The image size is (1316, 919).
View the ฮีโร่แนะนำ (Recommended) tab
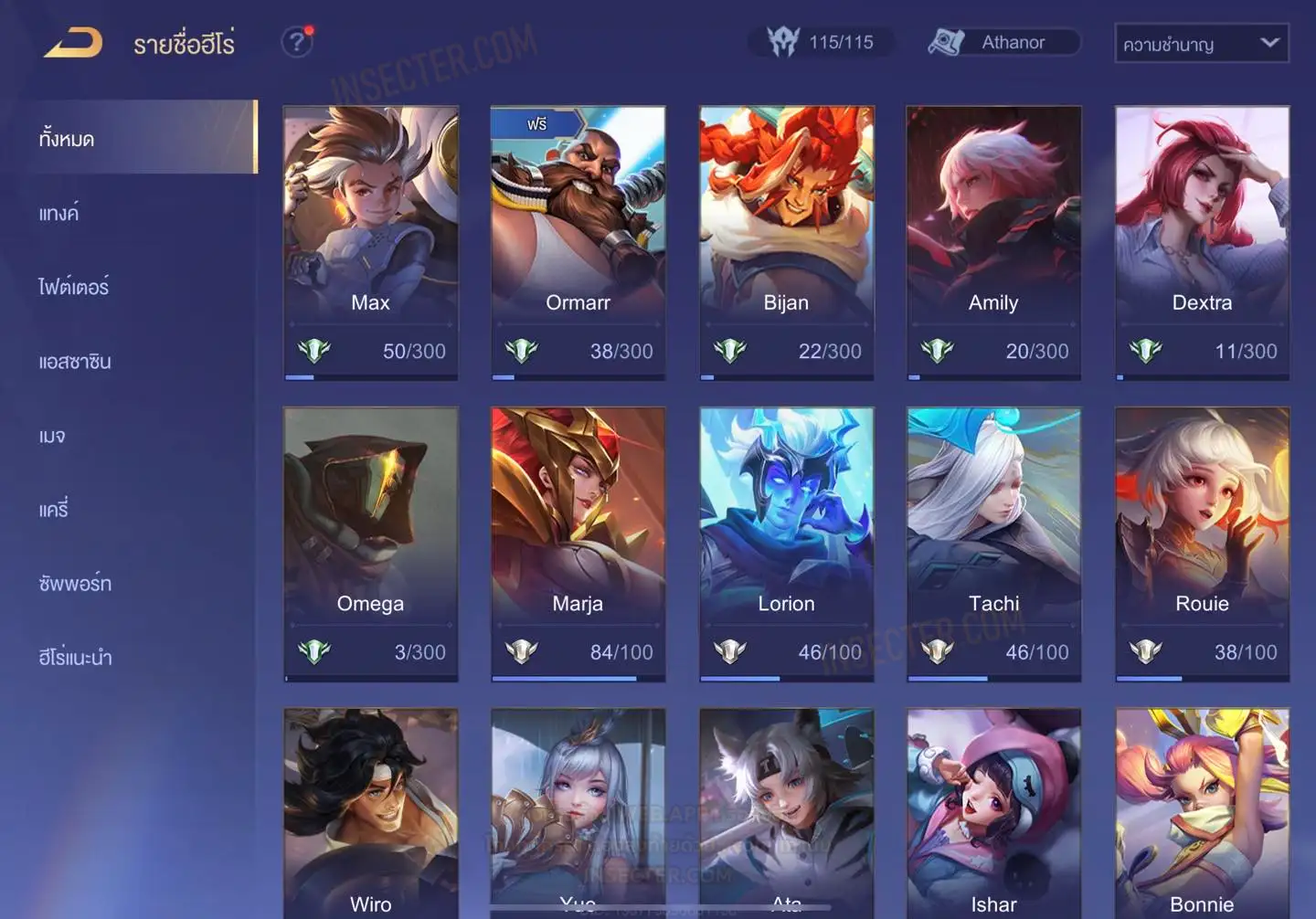pyautogui.click(x=75, y=658)
